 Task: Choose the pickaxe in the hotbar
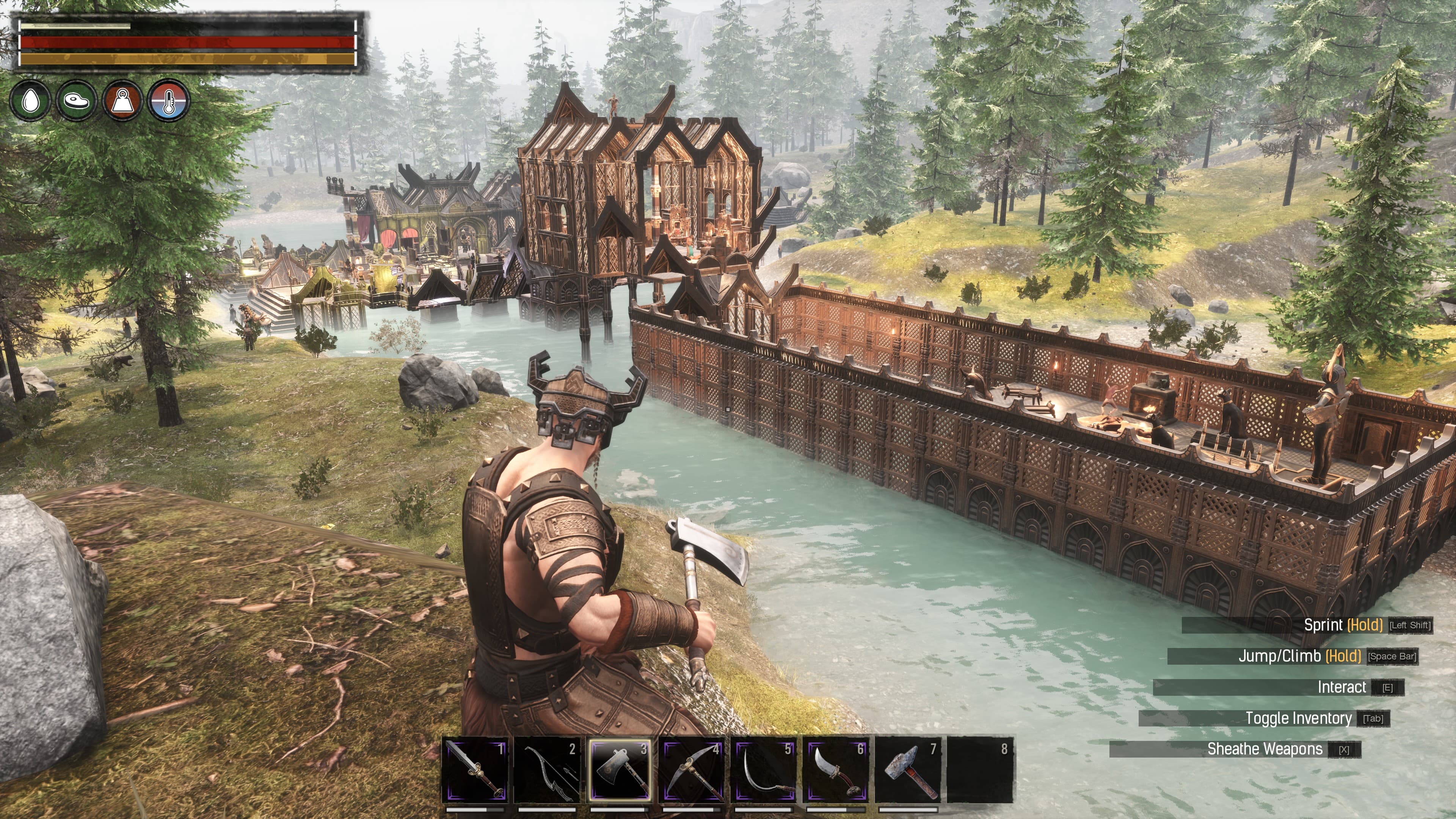point(692,770)
